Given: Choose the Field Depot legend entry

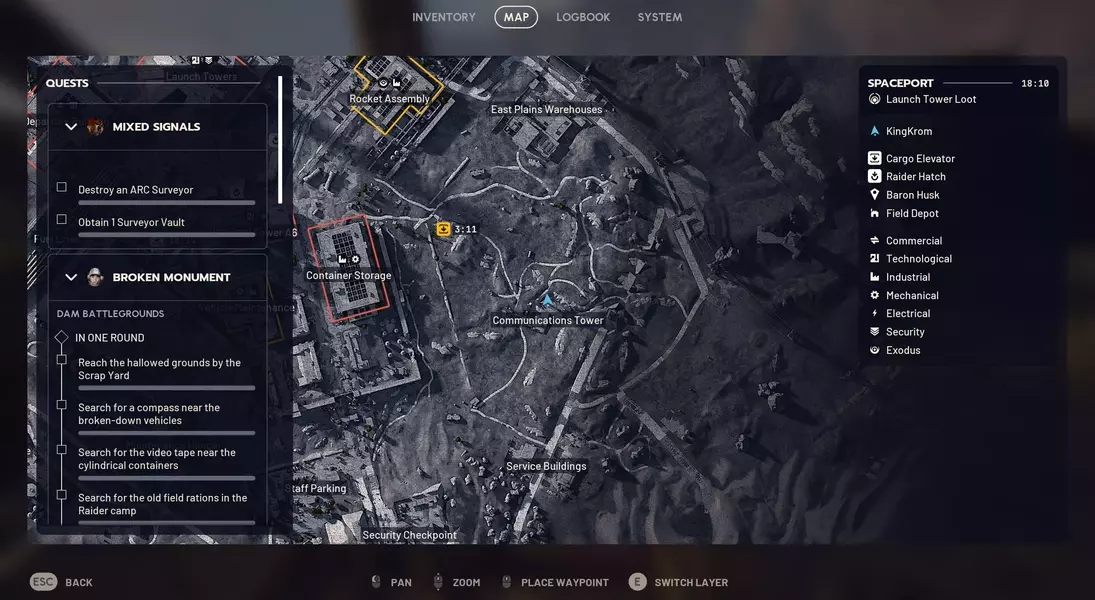Looking at the screenshot, I should point(912,213).
